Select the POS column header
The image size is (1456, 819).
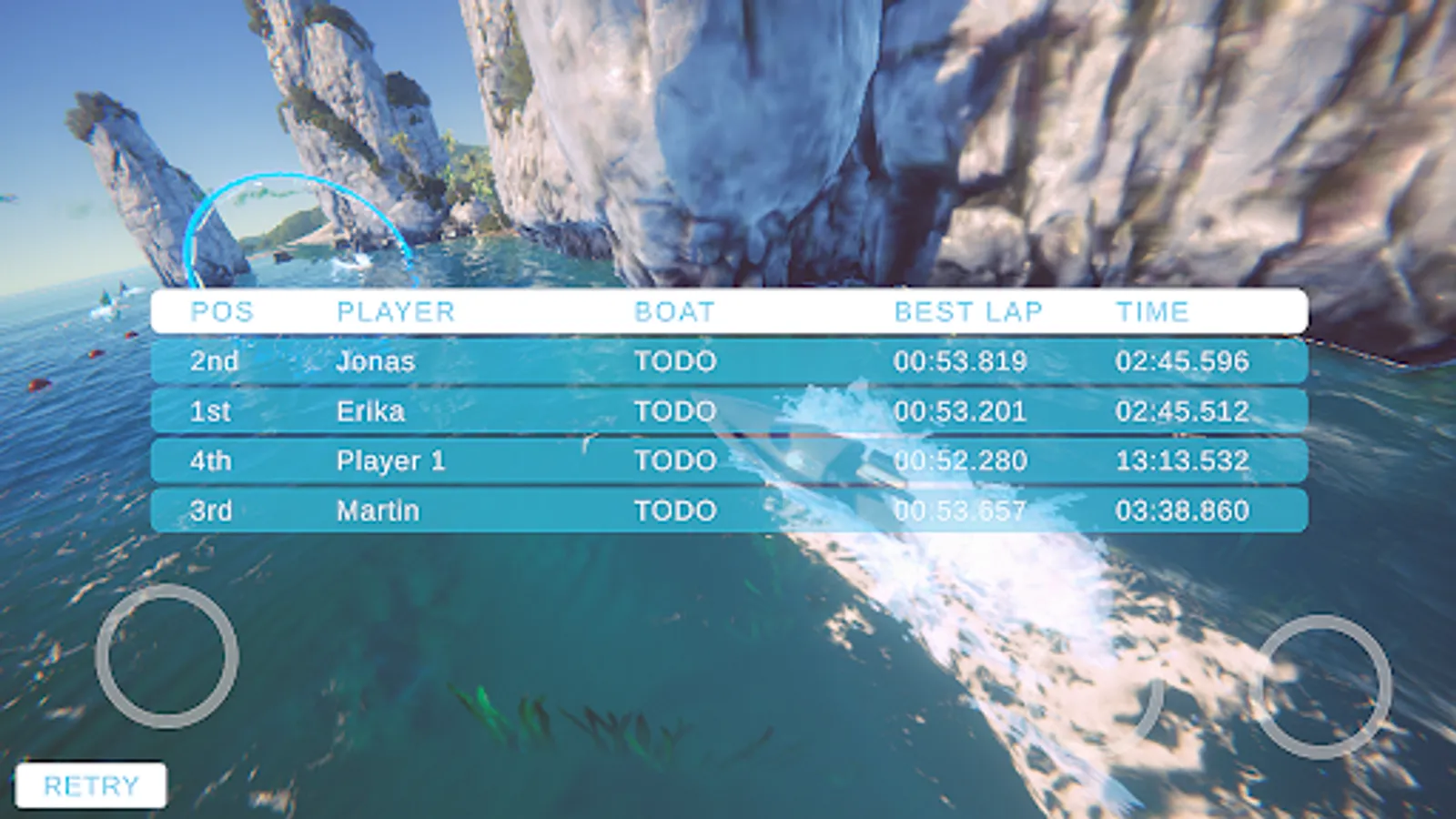click(221, 311)
